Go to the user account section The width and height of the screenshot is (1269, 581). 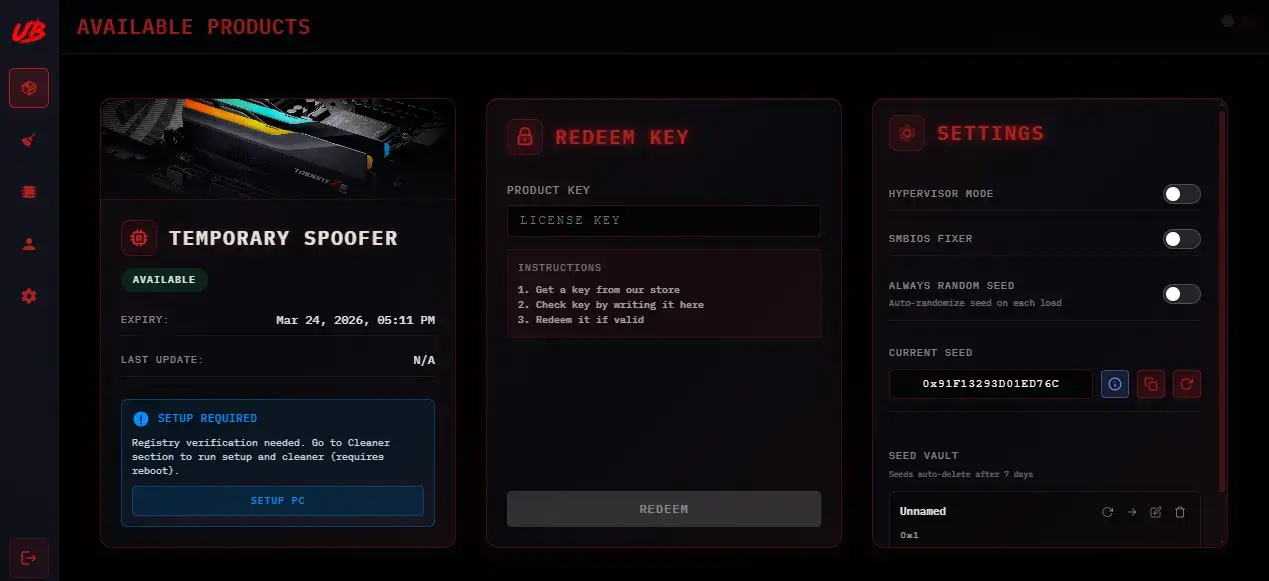[x=29, y=244]
